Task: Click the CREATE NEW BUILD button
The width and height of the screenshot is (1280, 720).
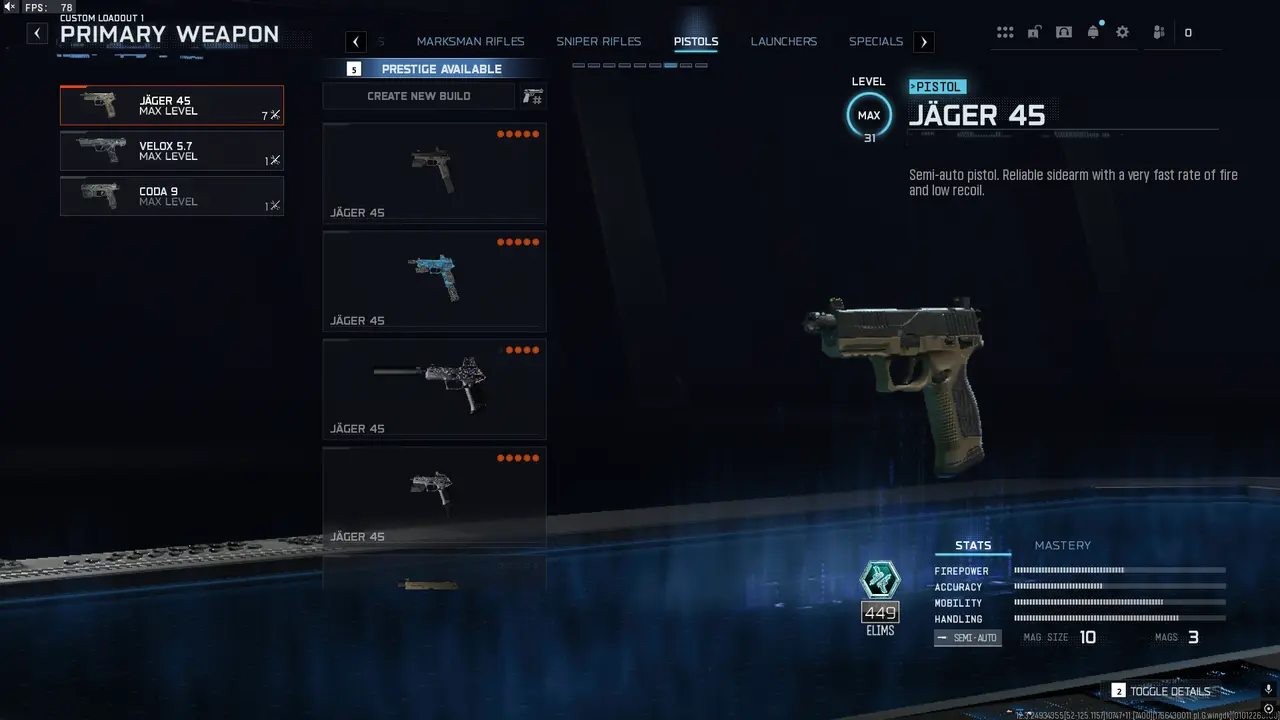Action: point(419,95)
